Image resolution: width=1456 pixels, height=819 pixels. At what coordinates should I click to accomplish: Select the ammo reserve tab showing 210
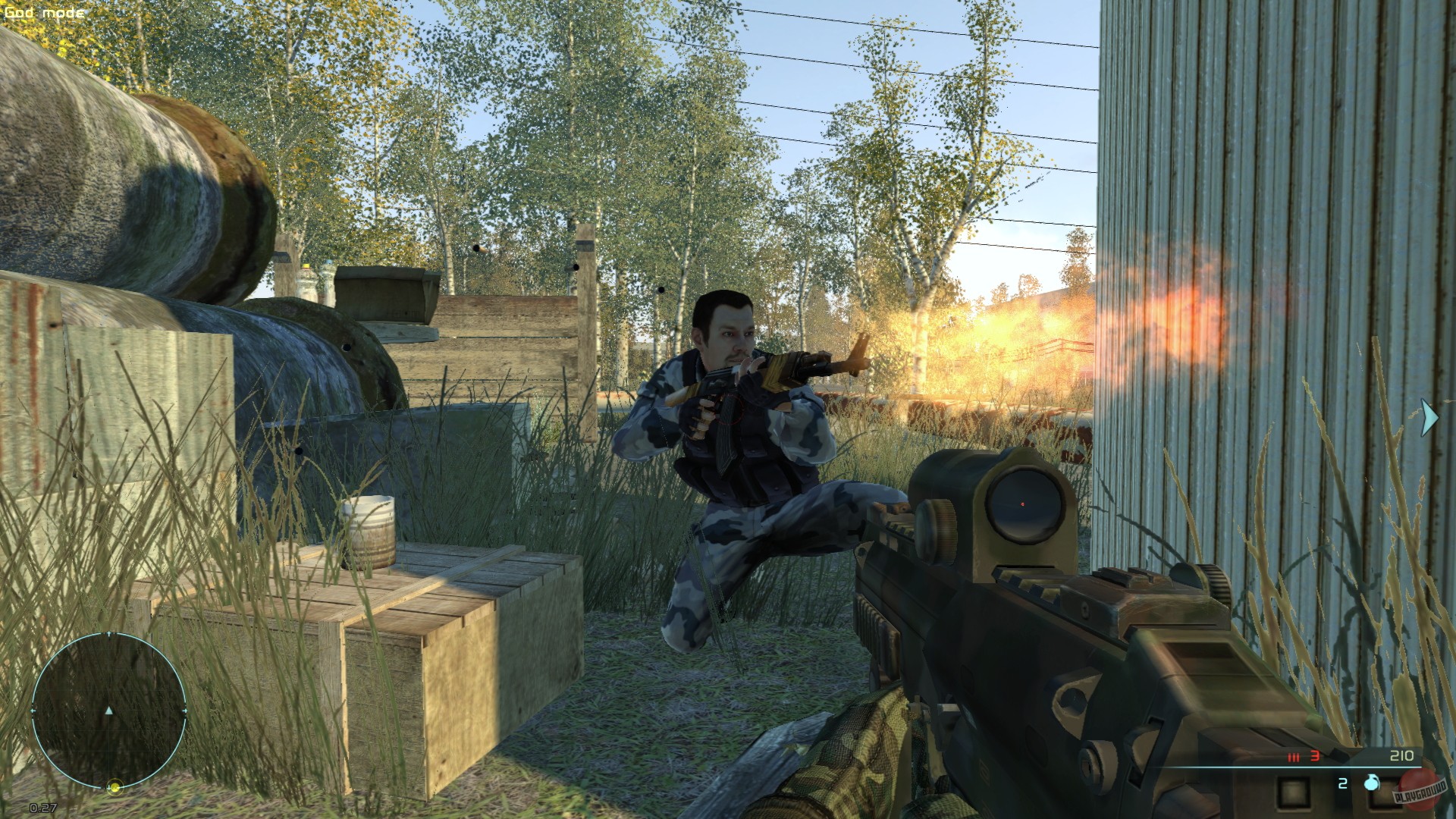coord(1401,755)
